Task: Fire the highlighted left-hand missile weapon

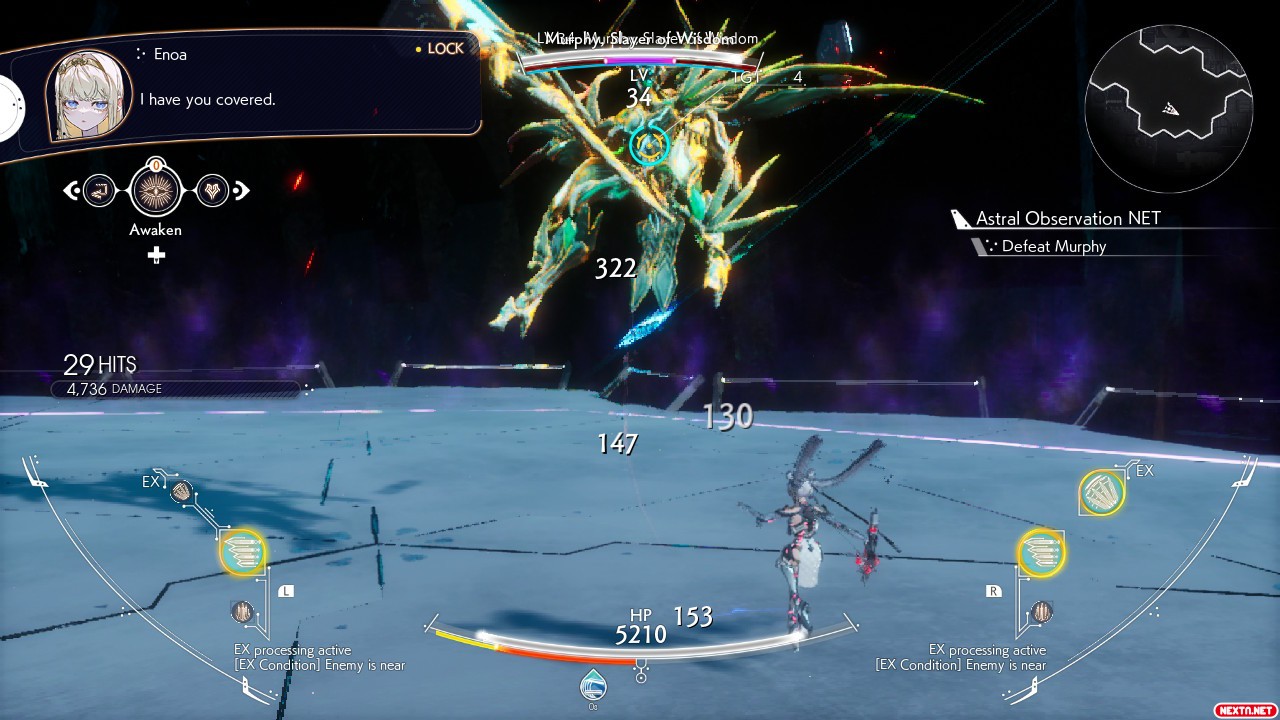Action: [243, 553]
